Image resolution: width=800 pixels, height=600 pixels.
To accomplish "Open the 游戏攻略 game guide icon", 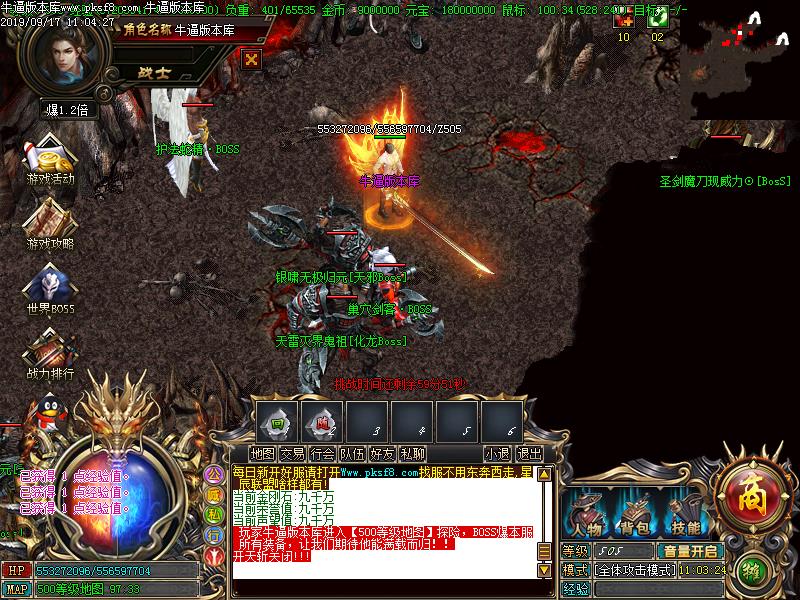I will [50, 222].
